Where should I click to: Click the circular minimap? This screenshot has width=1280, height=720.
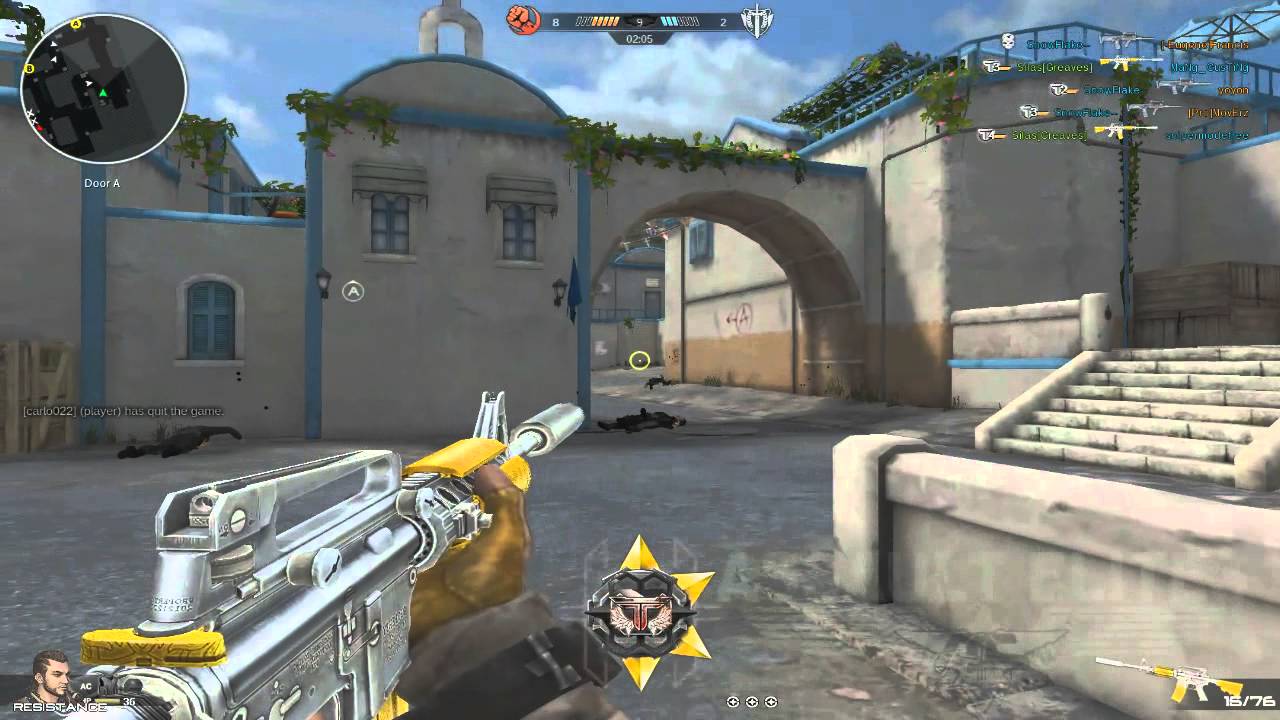[103, 90]
